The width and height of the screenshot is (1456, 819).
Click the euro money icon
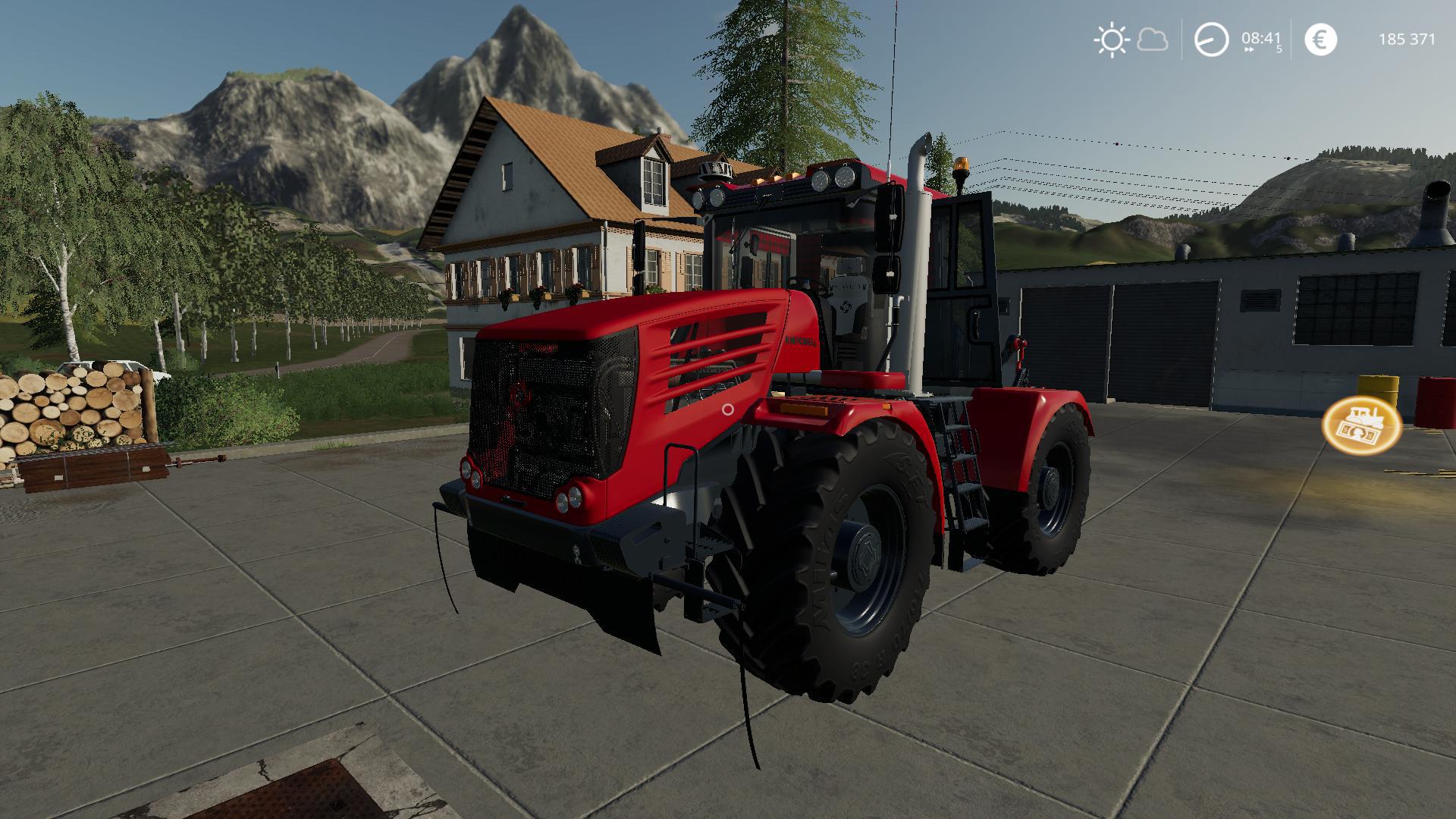[x=1320, y=39]
